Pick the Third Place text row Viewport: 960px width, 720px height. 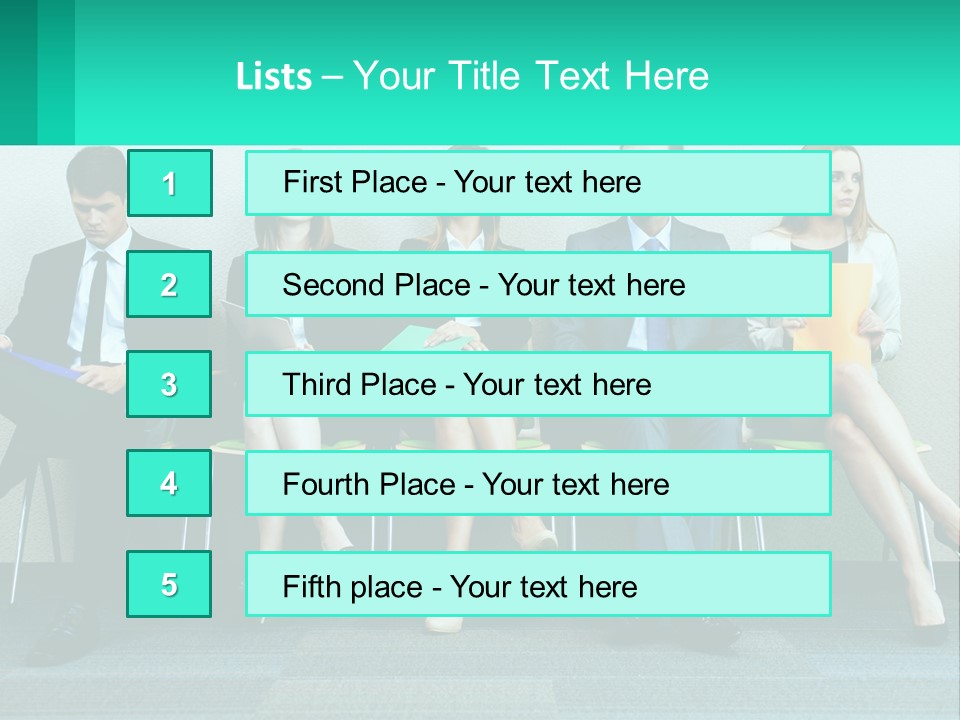coord(538,384)
